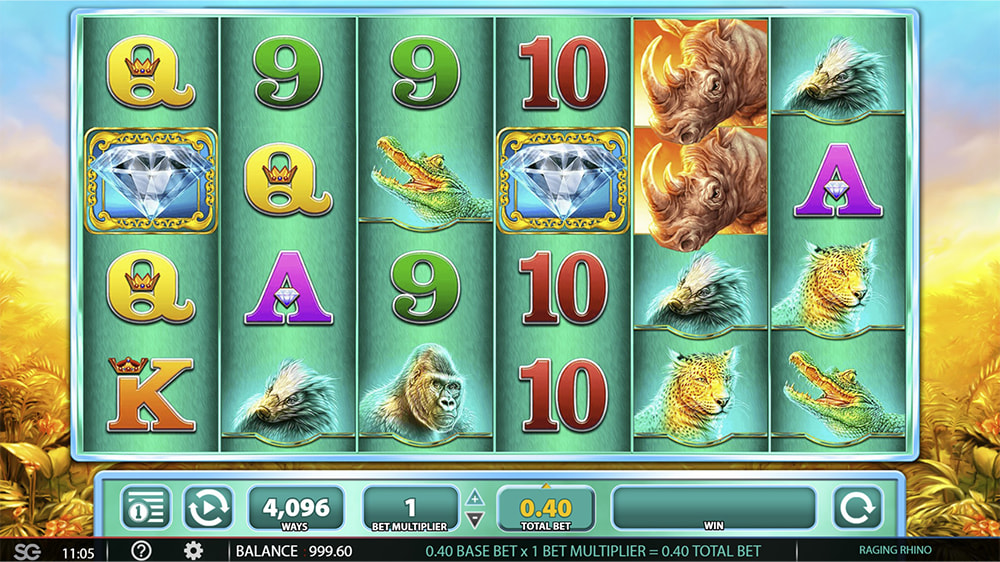The image size is (1000, 562).
Task: Click the SG logo
Action: 27,551
